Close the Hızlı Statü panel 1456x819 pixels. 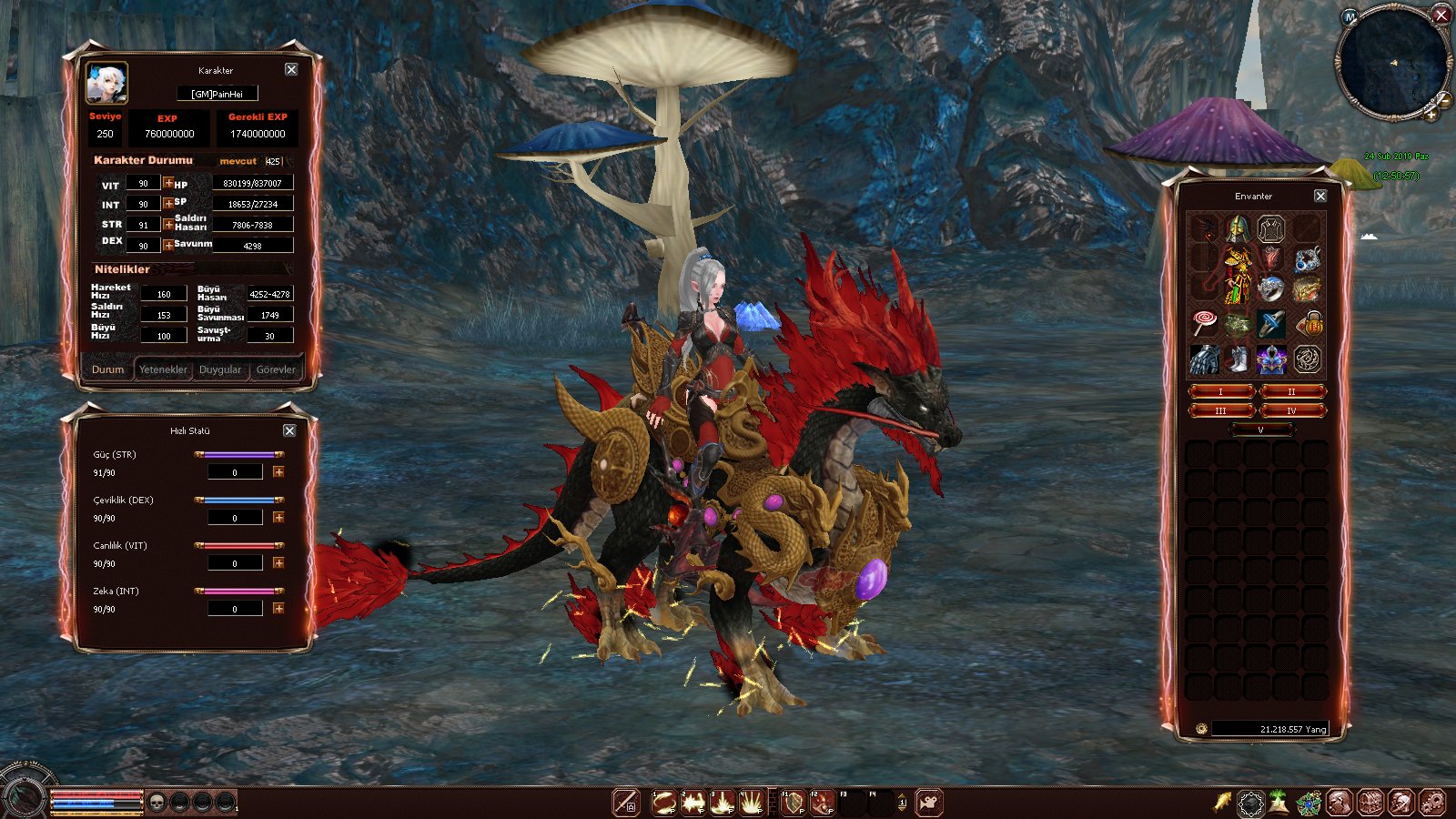click(x=289, y=430)
